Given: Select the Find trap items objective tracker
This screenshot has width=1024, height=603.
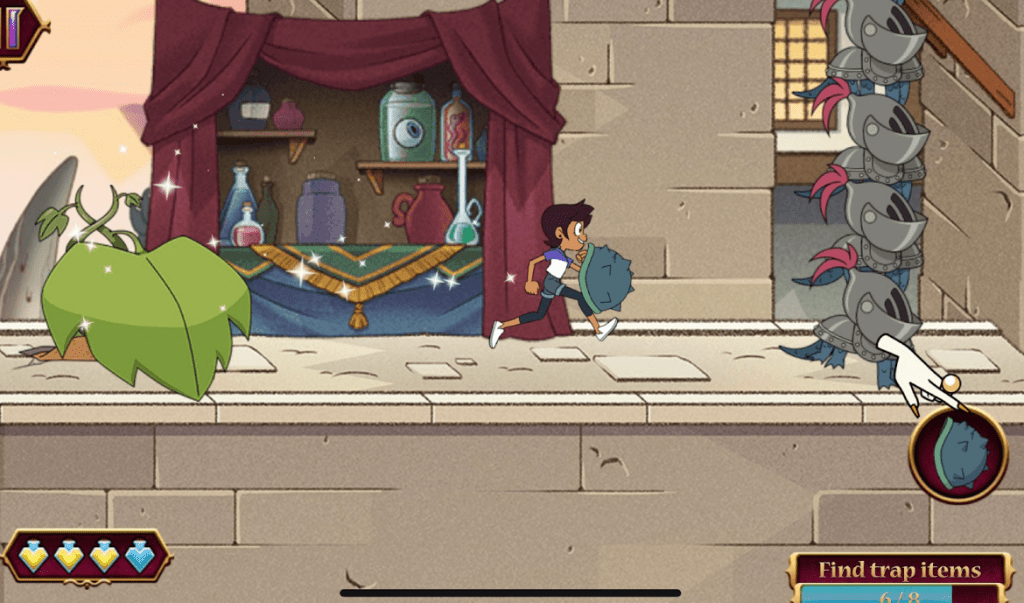Looking at the screenshot, I should tap(899, 579).
